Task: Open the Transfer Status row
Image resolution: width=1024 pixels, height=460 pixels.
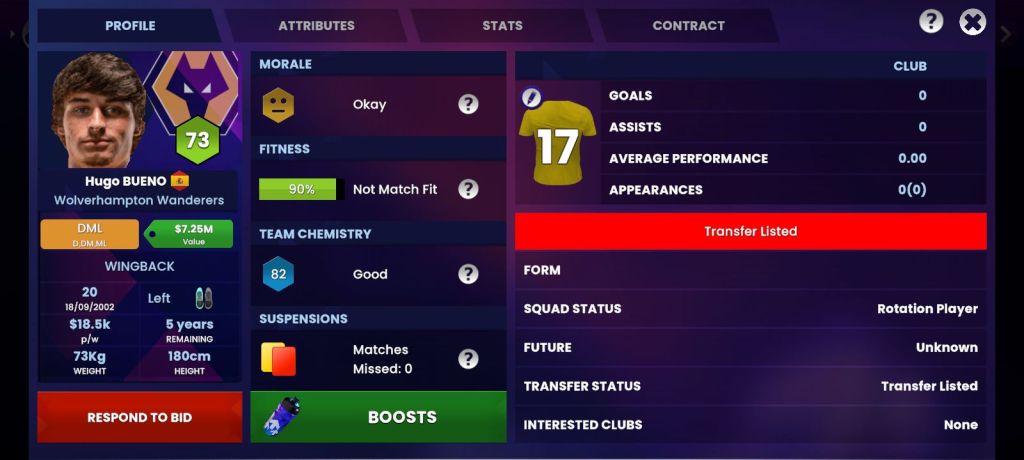Action: [750, 386]
